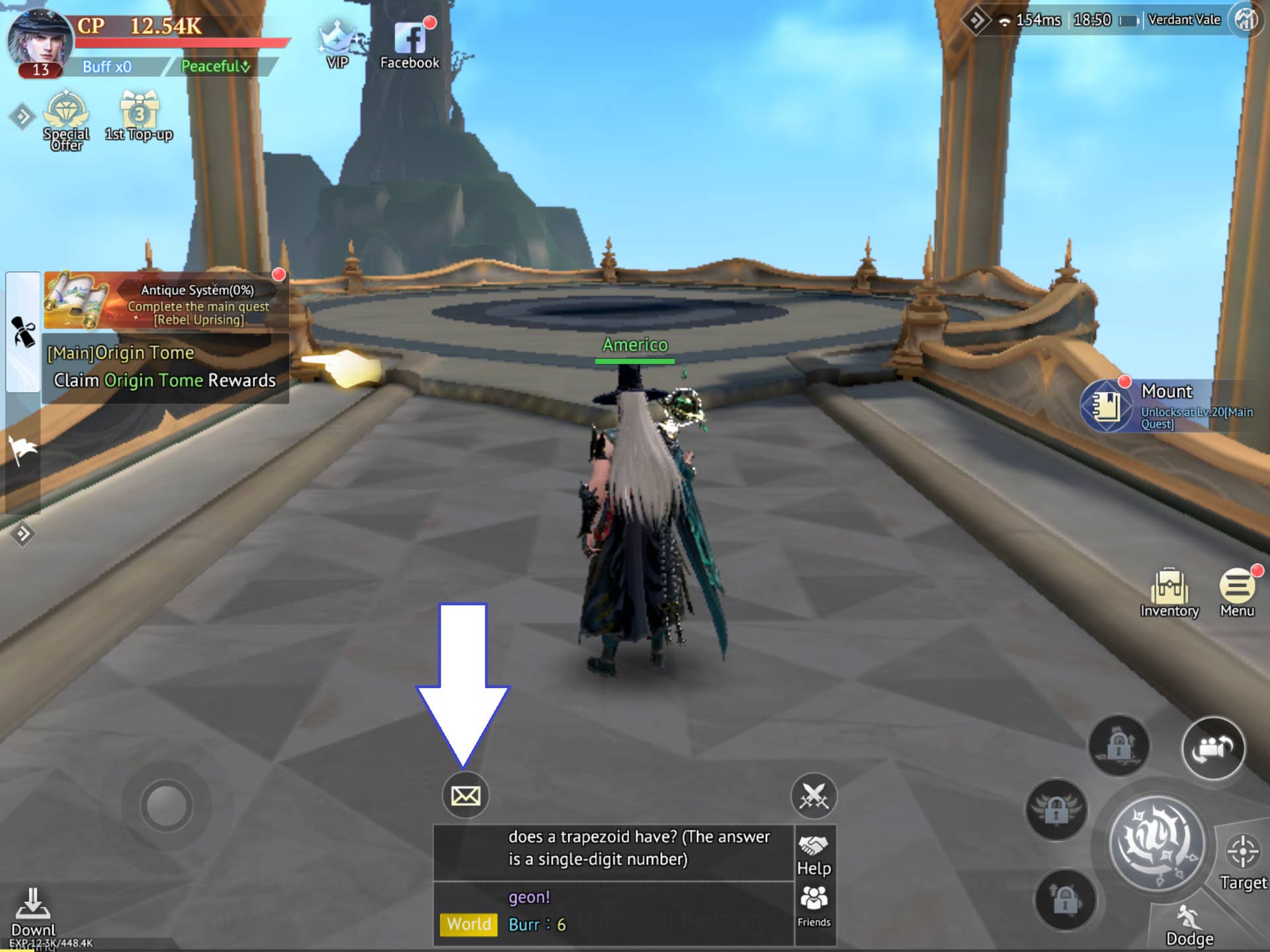This screenshot has height=952, width=1270.
Task: Open the Friends list
Action: (814, 907)
